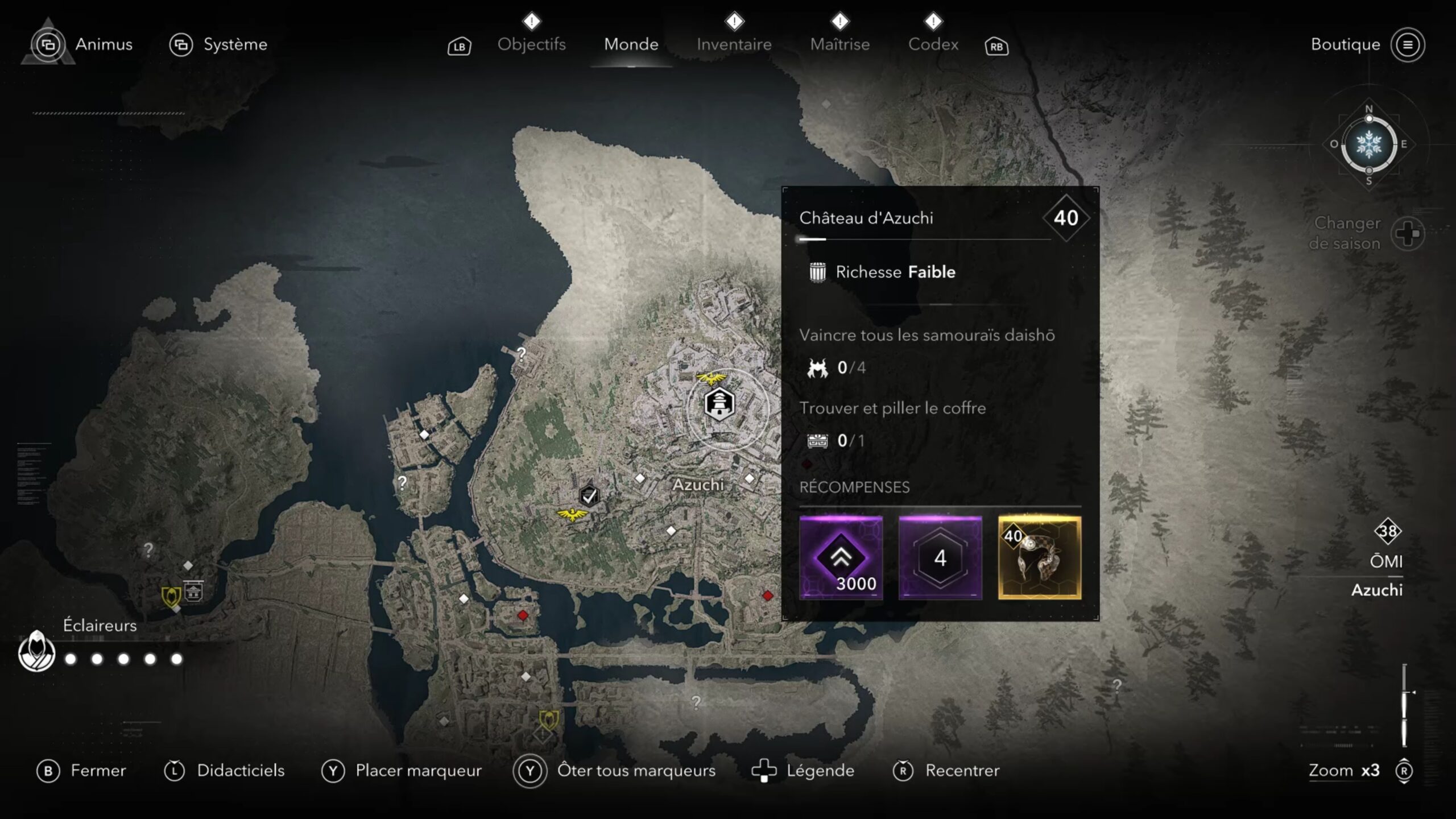
Task: Inspect the gold level 40 gear reward
Action: coord(1040,558)
